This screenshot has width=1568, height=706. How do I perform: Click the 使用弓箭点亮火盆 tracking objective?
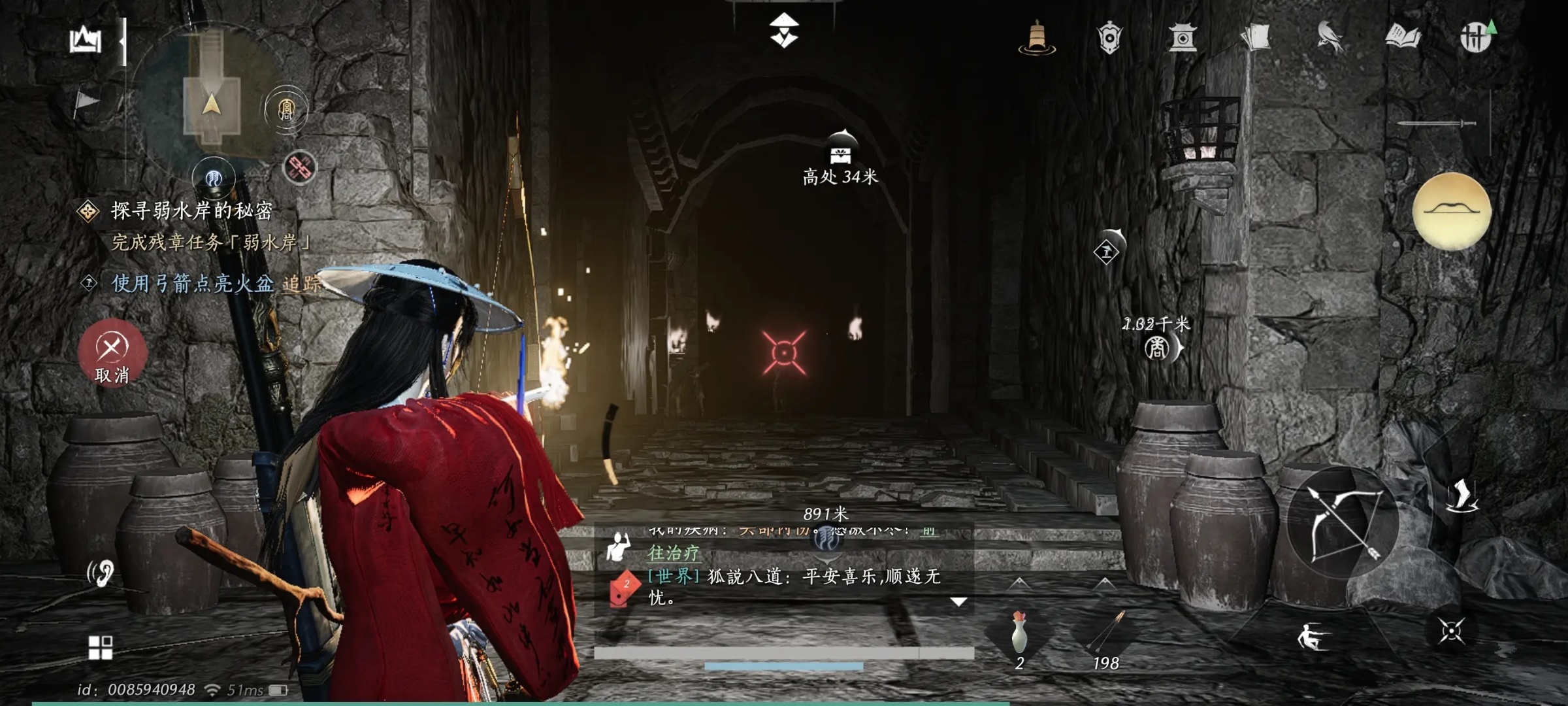pos(193,283)
